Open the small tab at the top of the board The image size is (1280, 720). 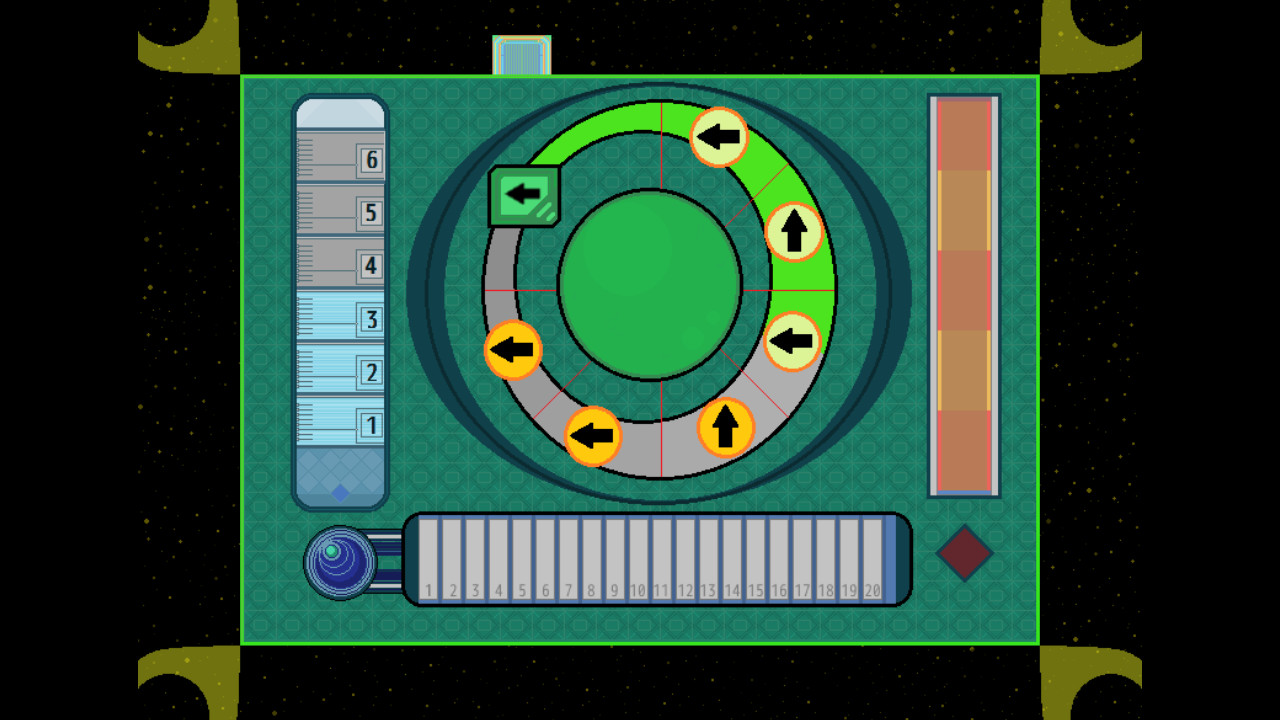pos(521,55)
